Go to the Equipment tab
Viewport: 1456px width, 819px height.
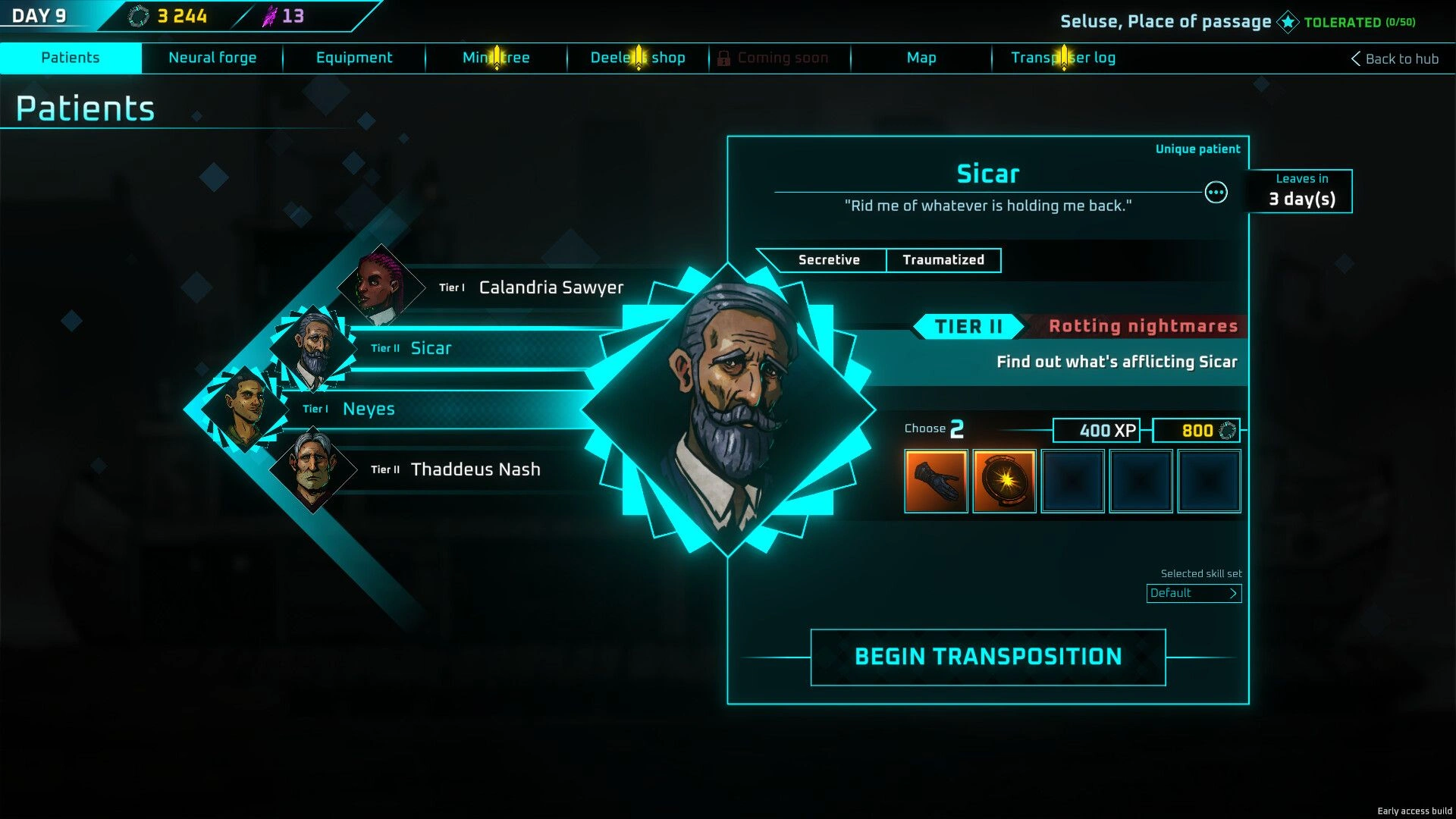tap(354, 58)
